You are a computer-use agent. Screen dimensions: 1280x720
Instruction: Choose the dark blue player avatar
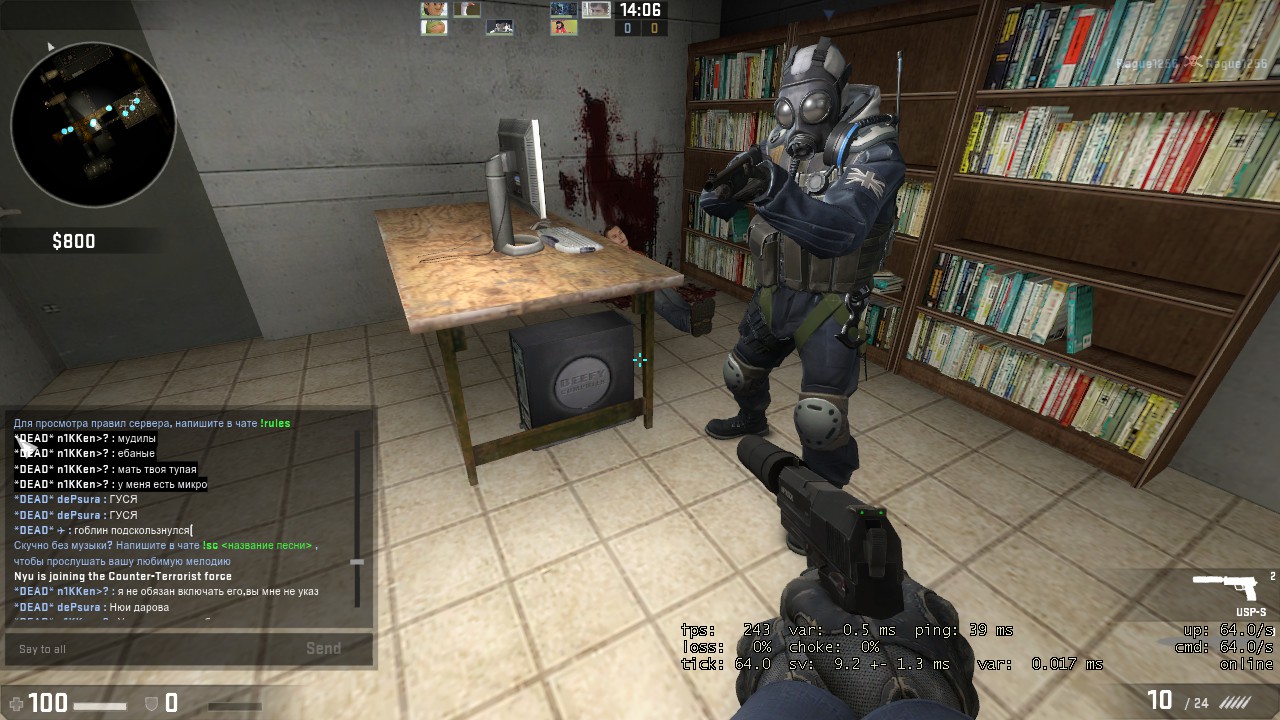coord(564,10)
